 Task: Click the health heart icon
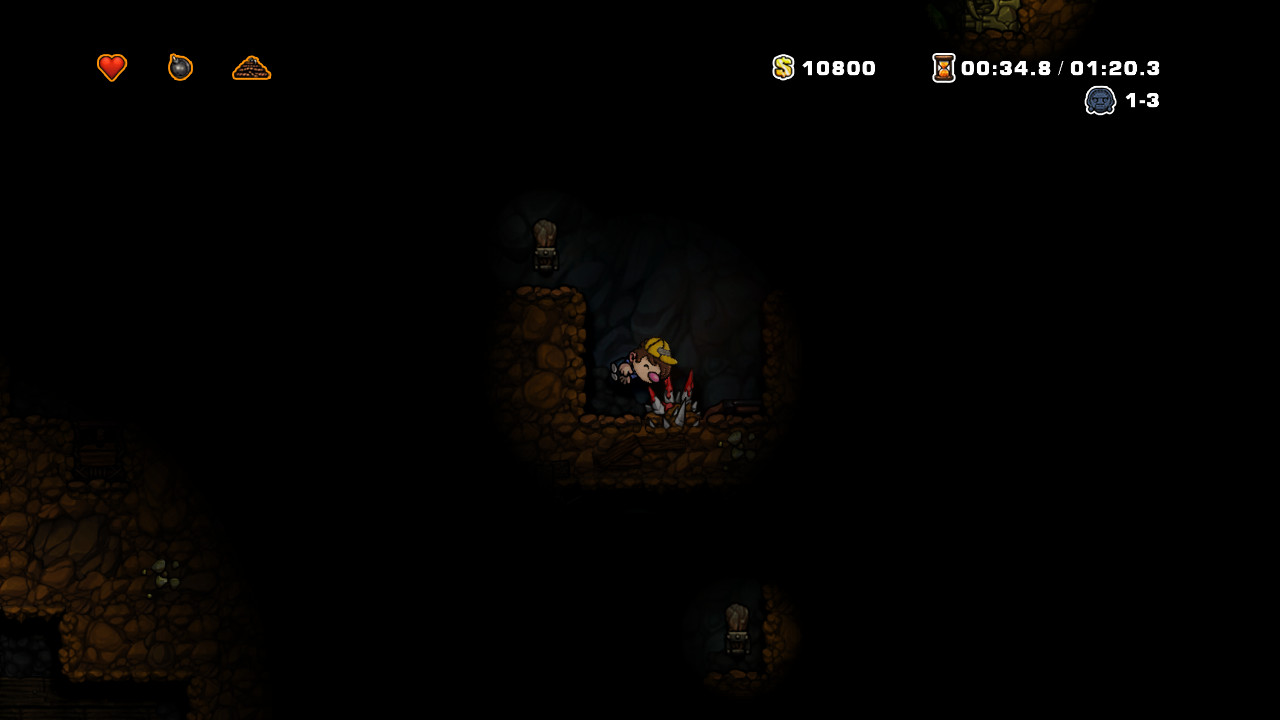point(111,67)
